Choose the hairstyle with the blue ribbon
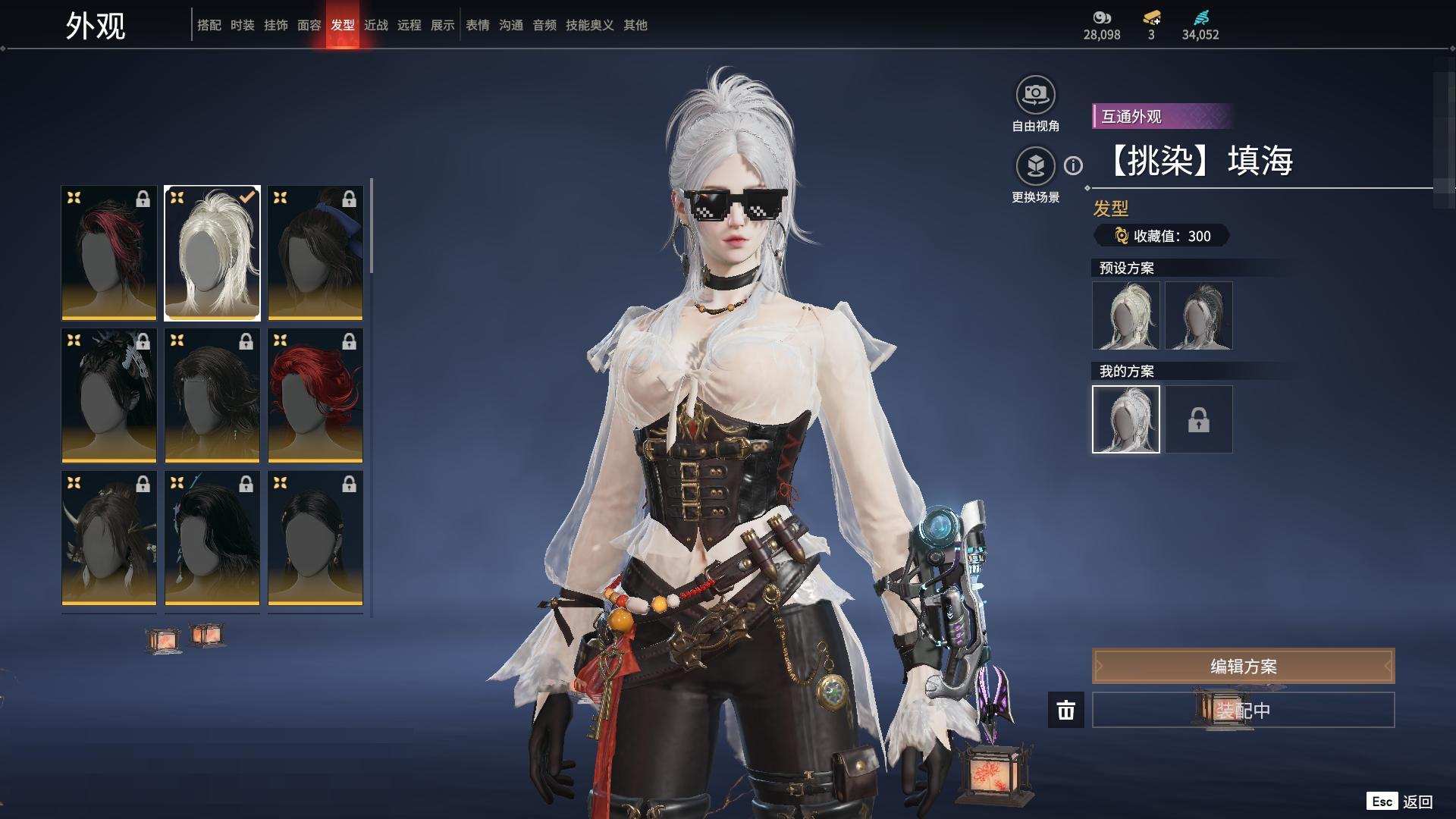This screenshot has height=819, width=1456. coord(315,253)
